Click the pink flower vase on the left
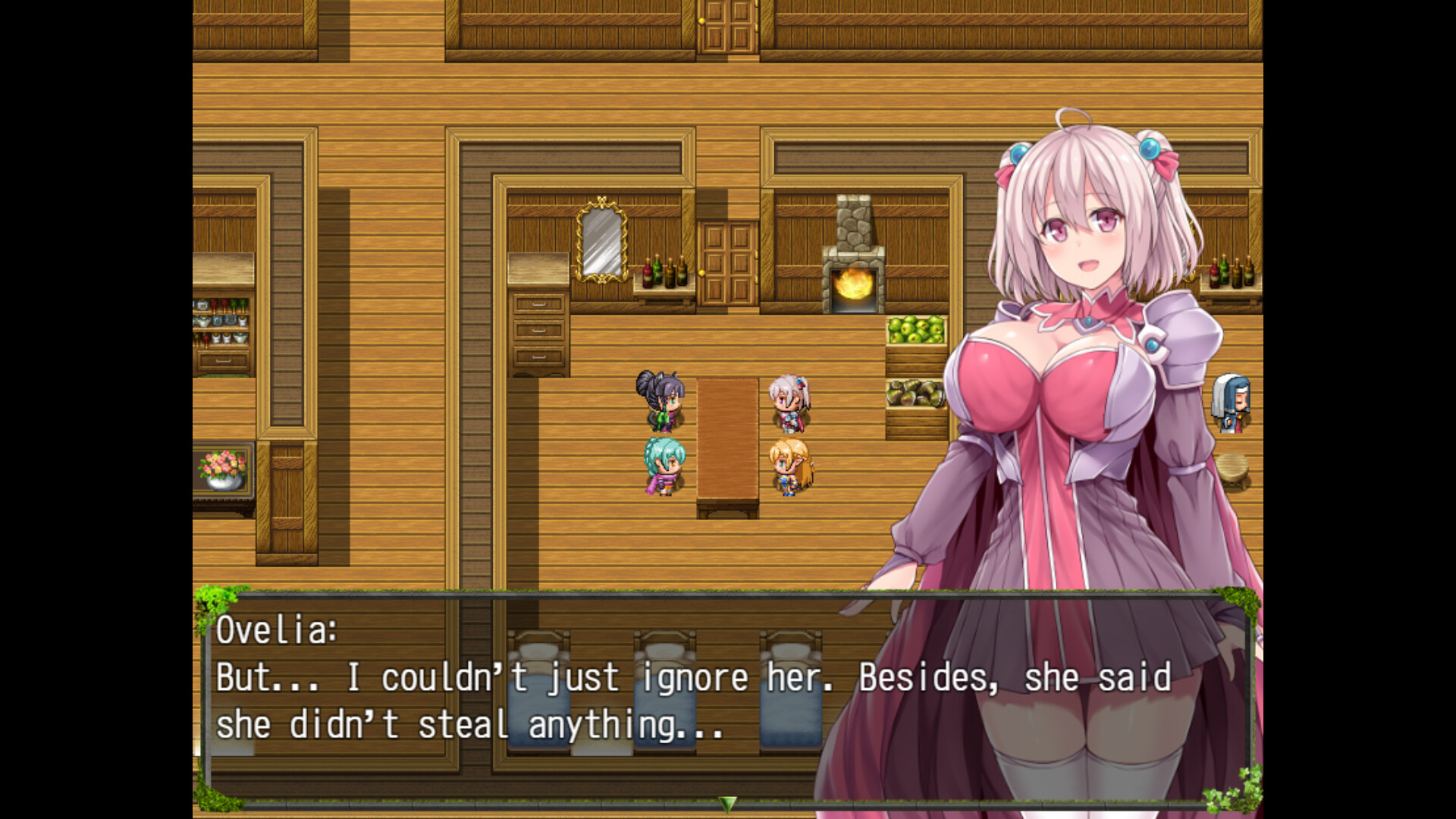The width and height of the screenshot is (1456, 819). (x=221, y=470)
